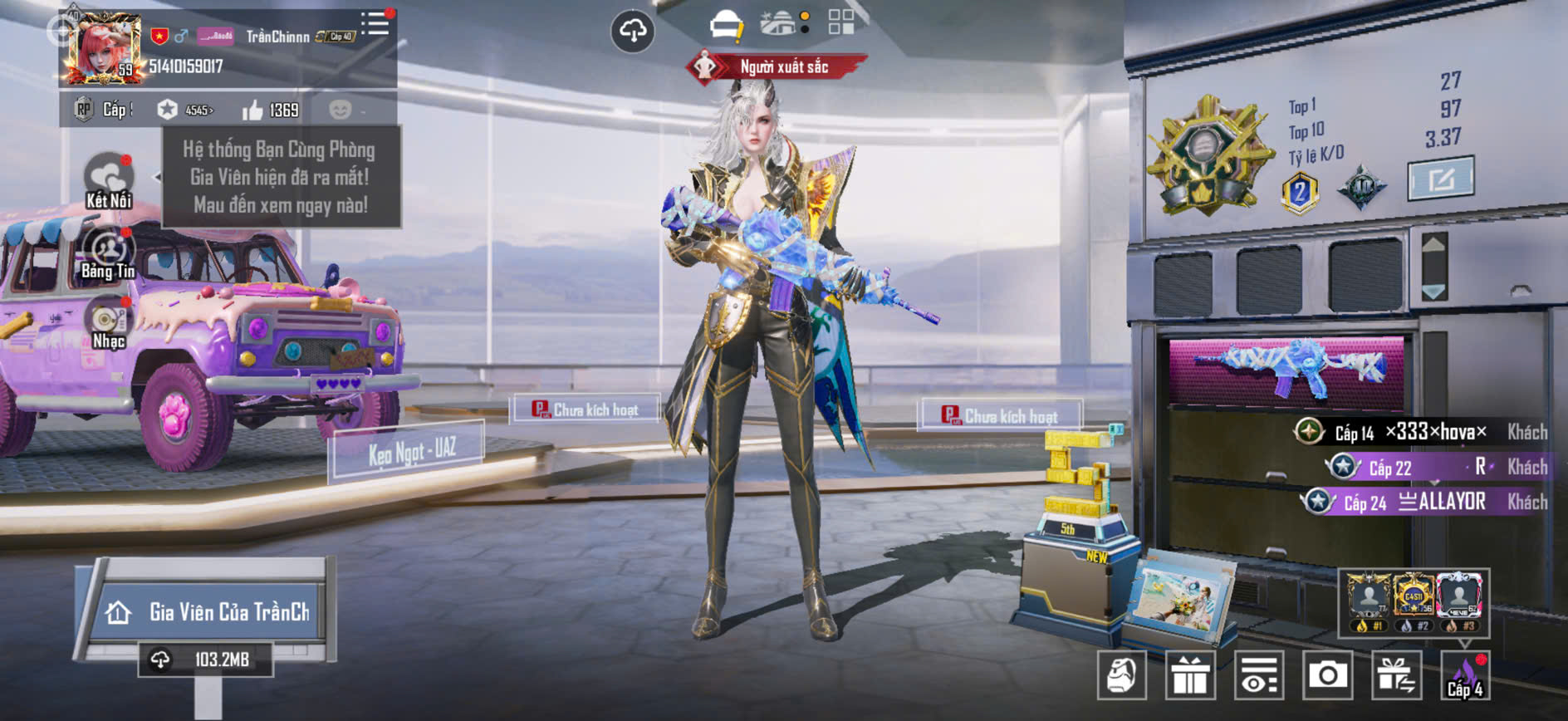Open the eye visibility list button
1568x721 pixels.
point(1259,675)
